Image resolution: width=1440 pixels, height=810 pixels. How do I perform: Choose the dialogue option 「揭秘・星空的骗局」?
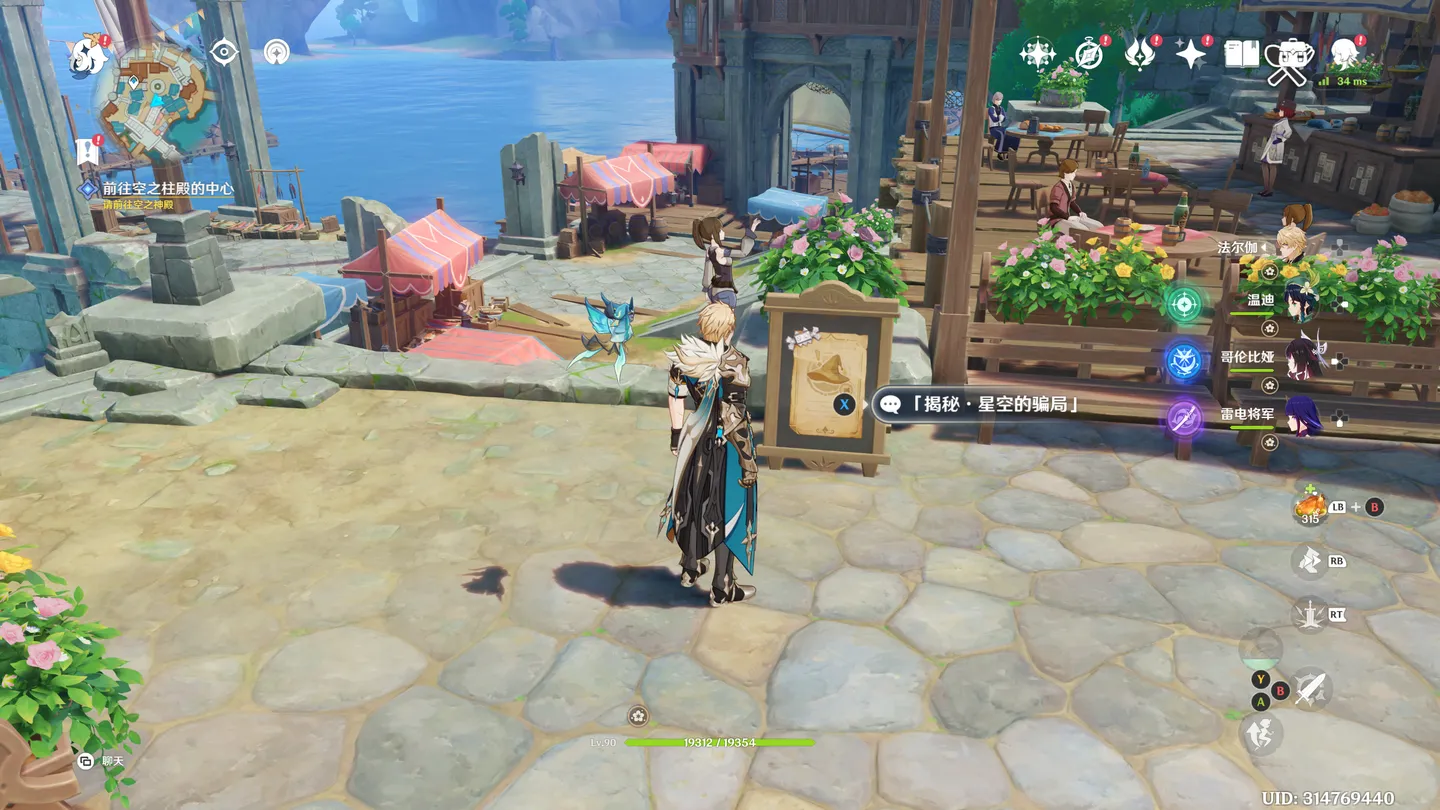(x=979, y=404)
